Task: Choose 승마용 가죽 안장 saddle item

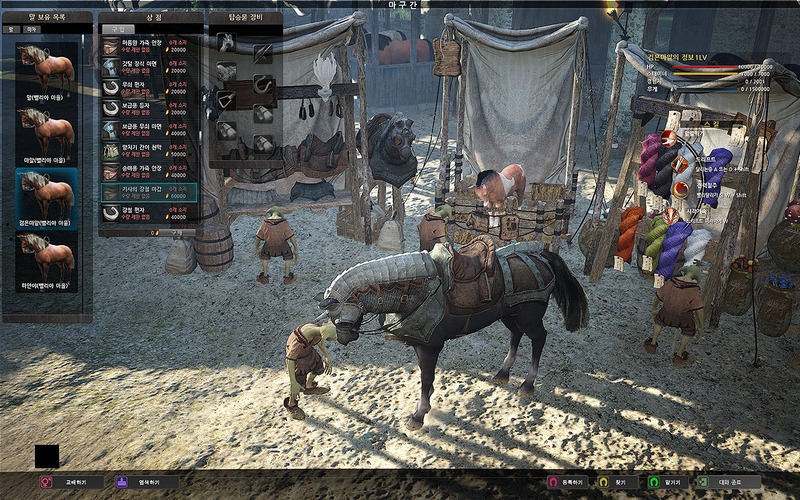Action: coord(149,170)
